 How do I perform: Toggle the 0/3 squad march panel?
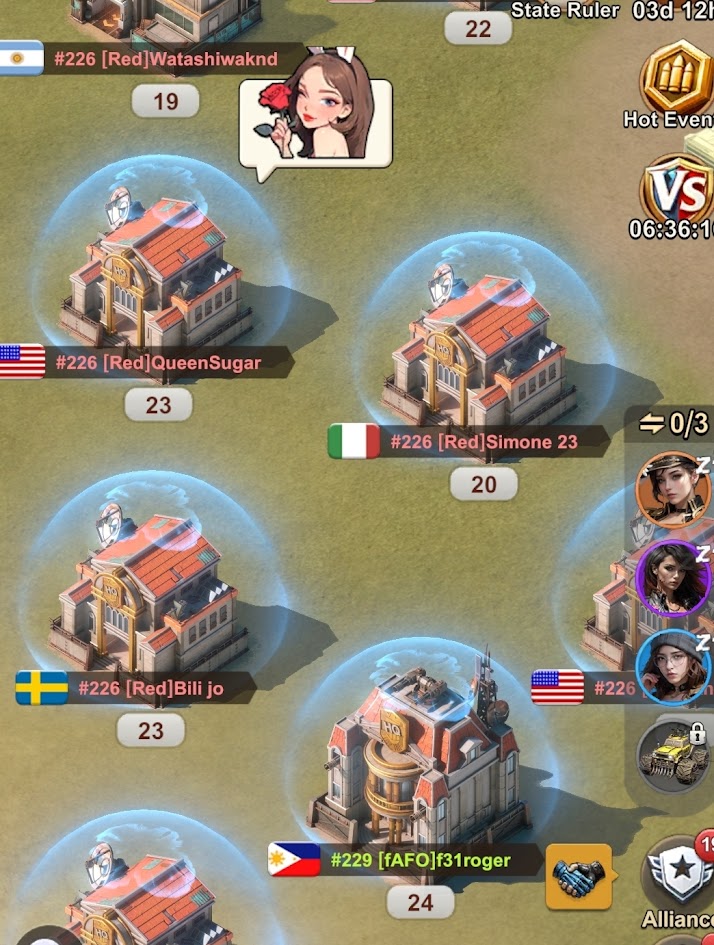point(674,424)
